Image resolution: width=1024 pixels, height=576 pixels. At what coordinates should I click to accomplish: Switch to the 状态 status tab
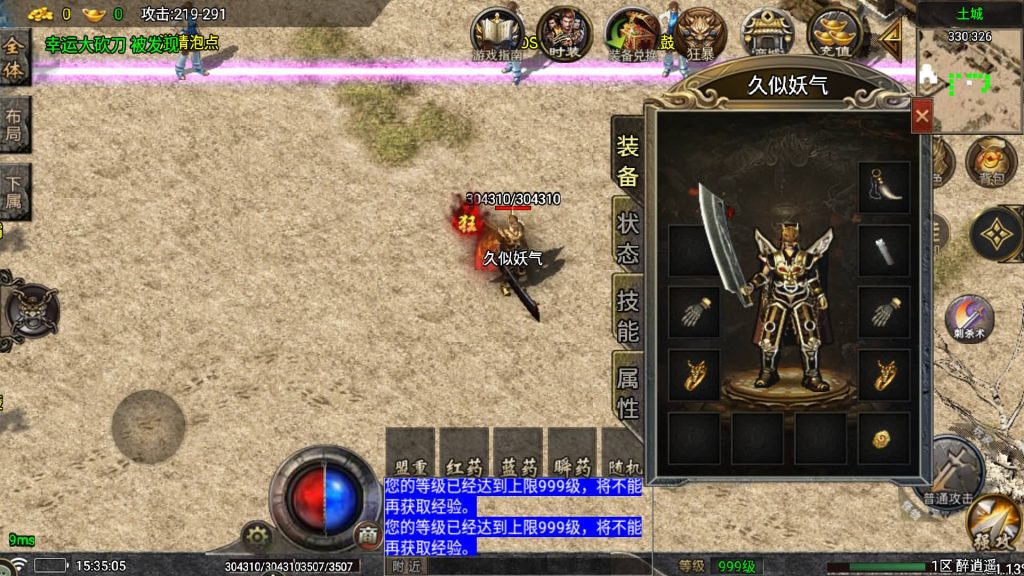pos(627,237)
